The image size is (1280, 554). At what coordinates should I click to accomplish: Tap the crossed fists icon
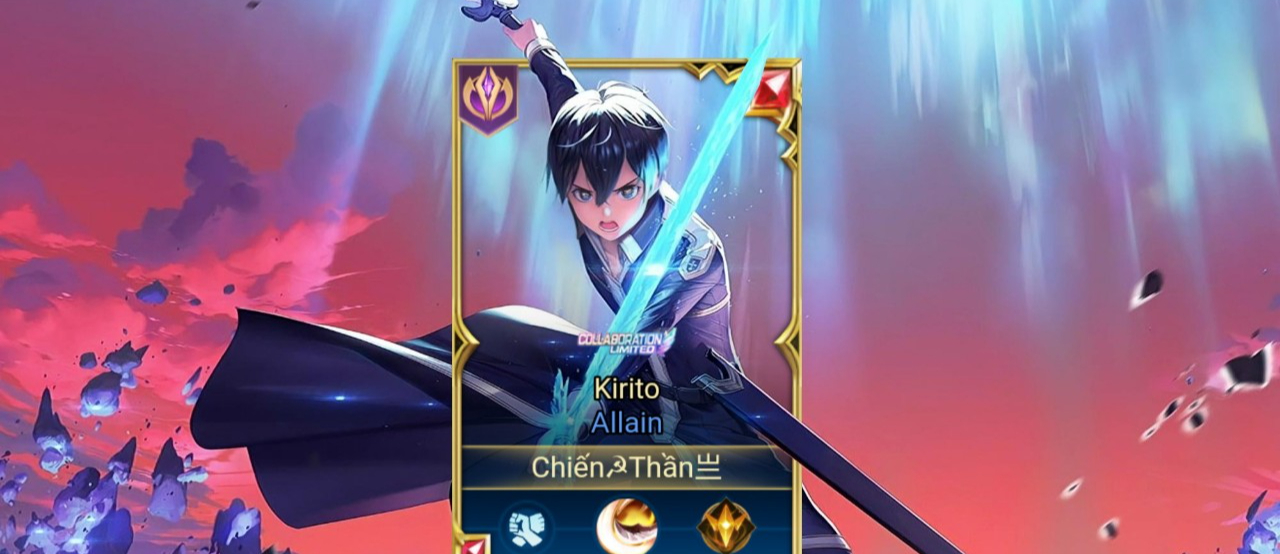(x=526, y=526)
